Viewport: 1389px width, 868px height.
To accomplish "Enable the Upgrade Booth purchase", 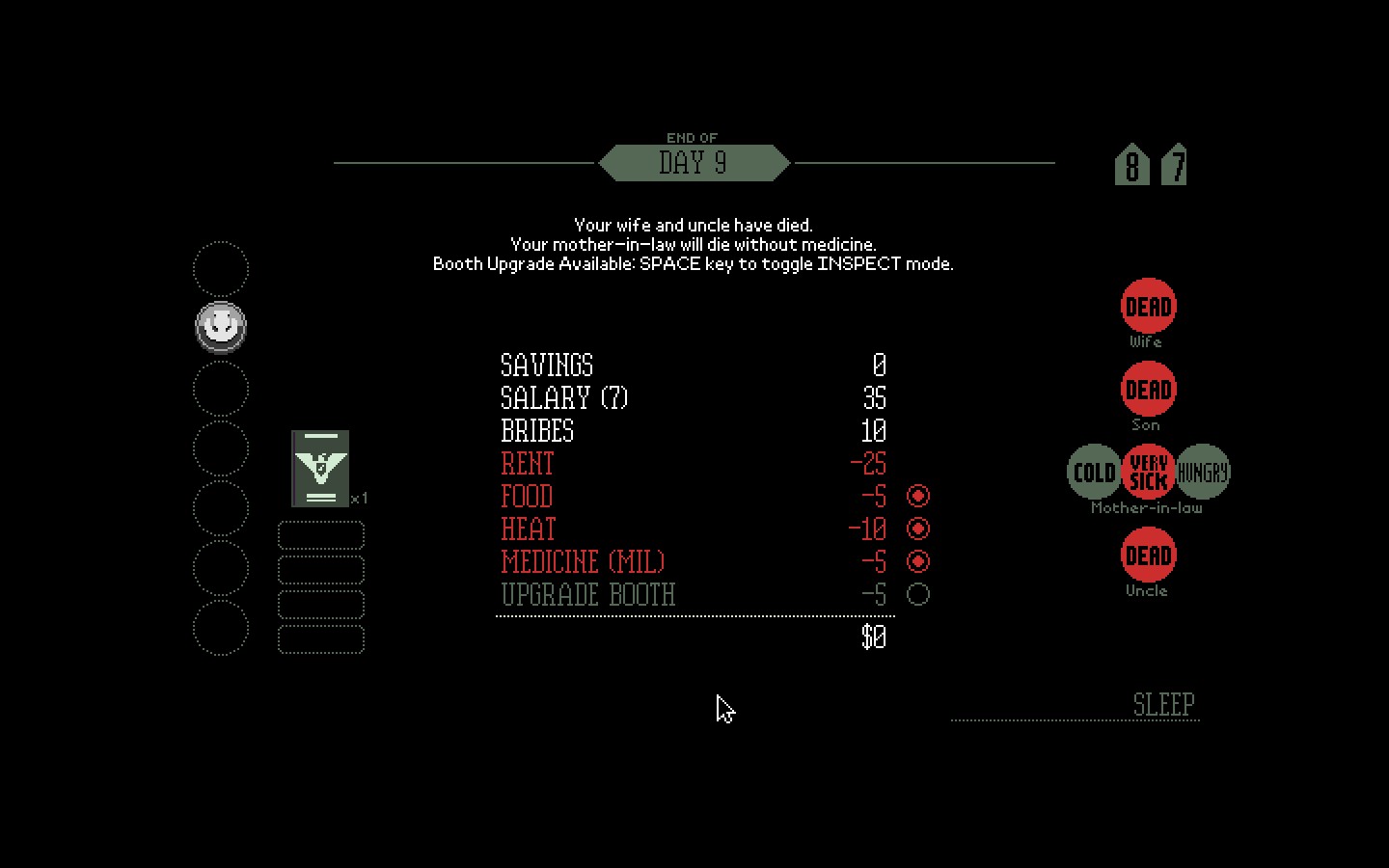I will 918,594.
